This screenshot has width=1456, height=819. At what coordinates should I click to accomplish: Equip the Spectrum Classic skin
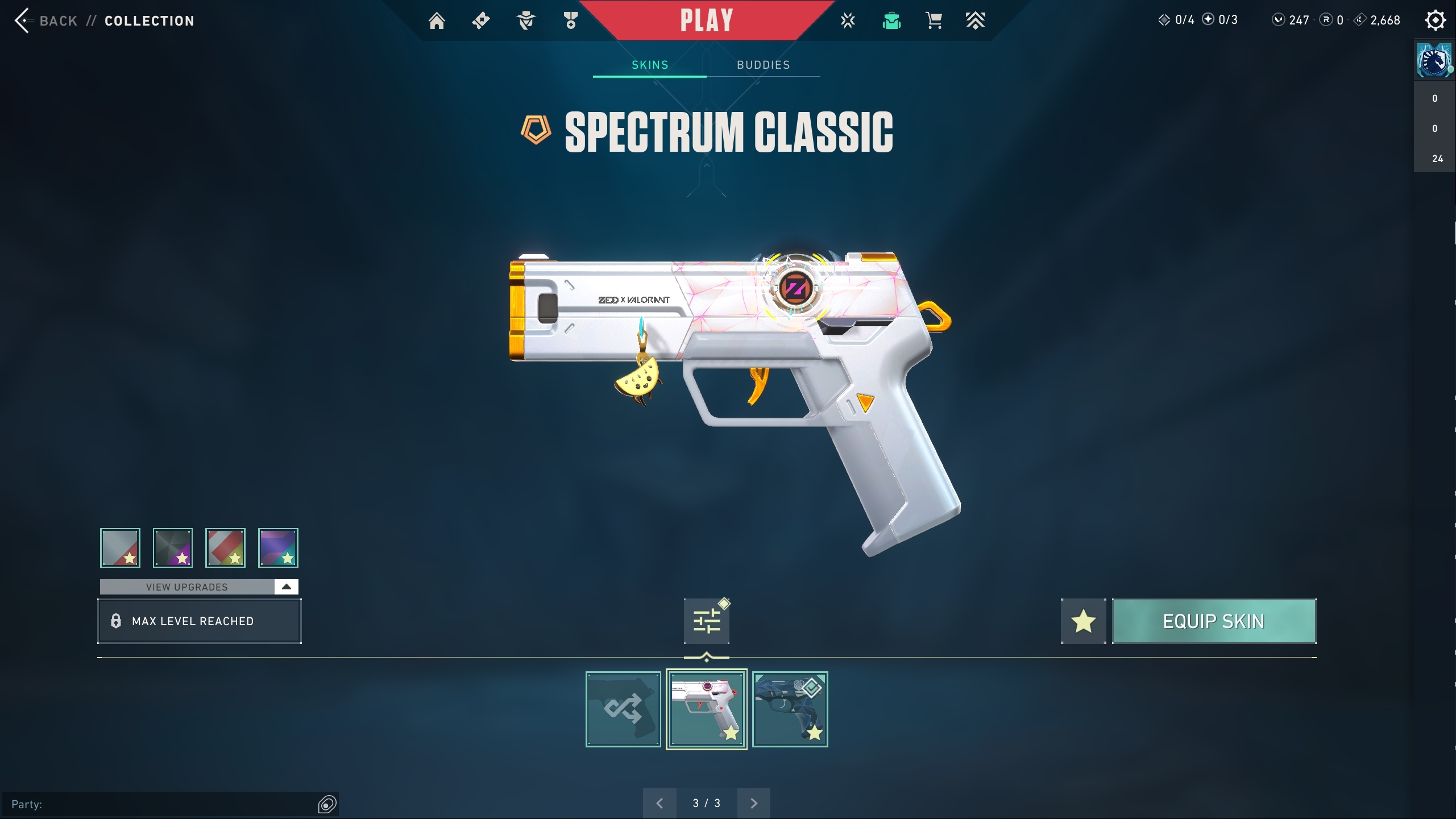(x=1214, y=621)
